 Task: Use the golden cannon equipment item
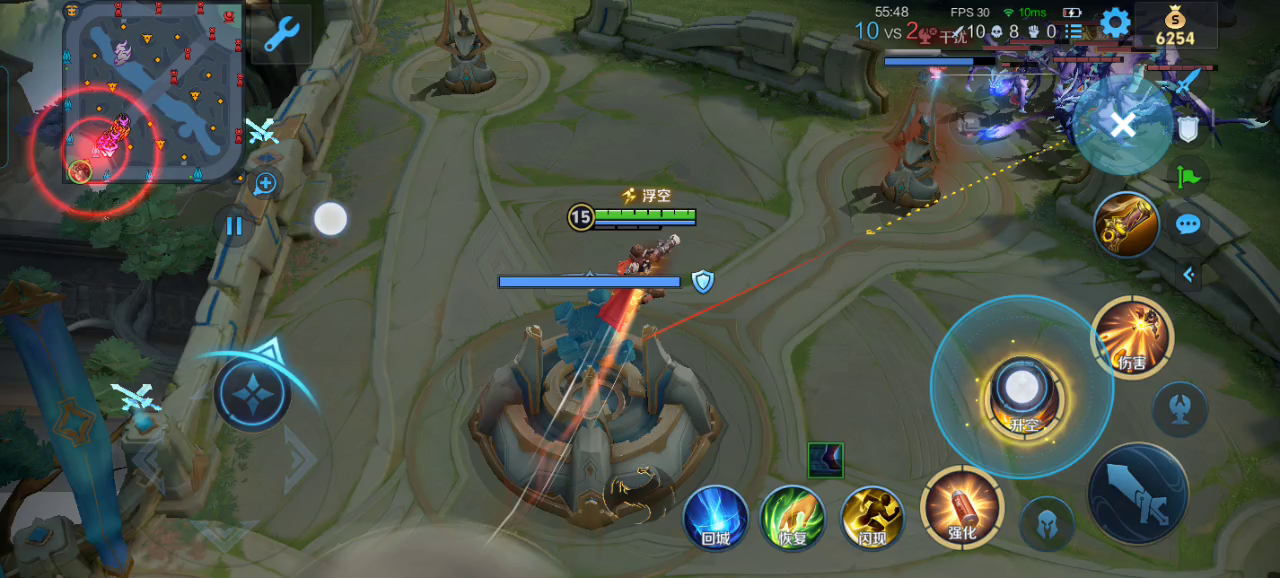[x=1127, y=225]
